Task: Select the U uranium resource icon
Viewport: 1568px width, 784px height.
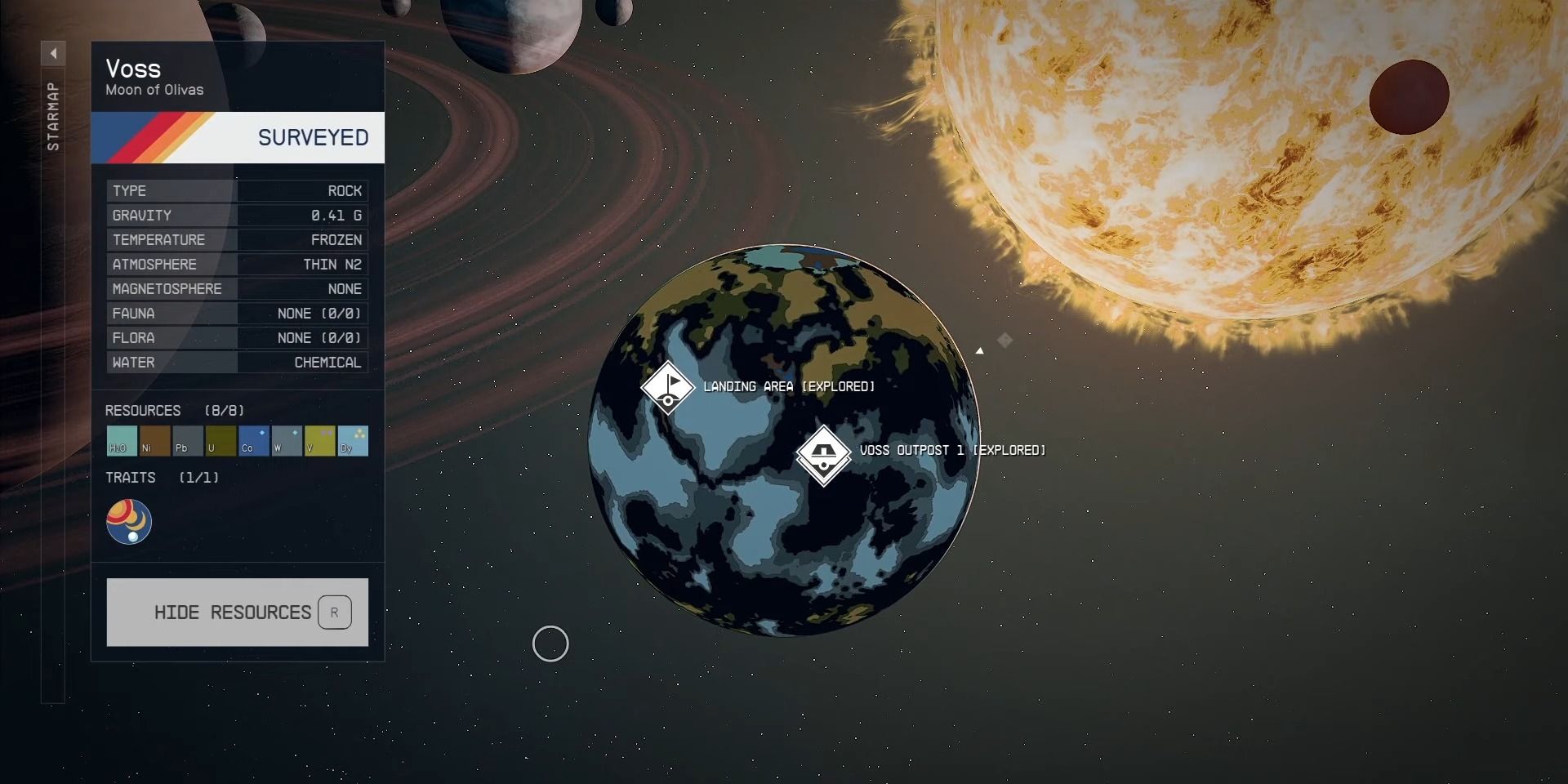Action: [220, 441]
